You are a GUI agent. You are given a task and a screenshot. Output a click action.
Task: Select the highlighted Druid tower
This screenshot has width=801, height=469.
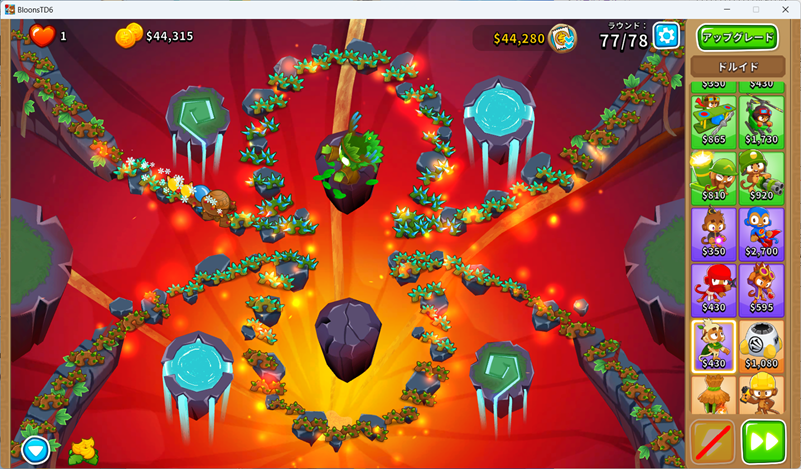713,345
